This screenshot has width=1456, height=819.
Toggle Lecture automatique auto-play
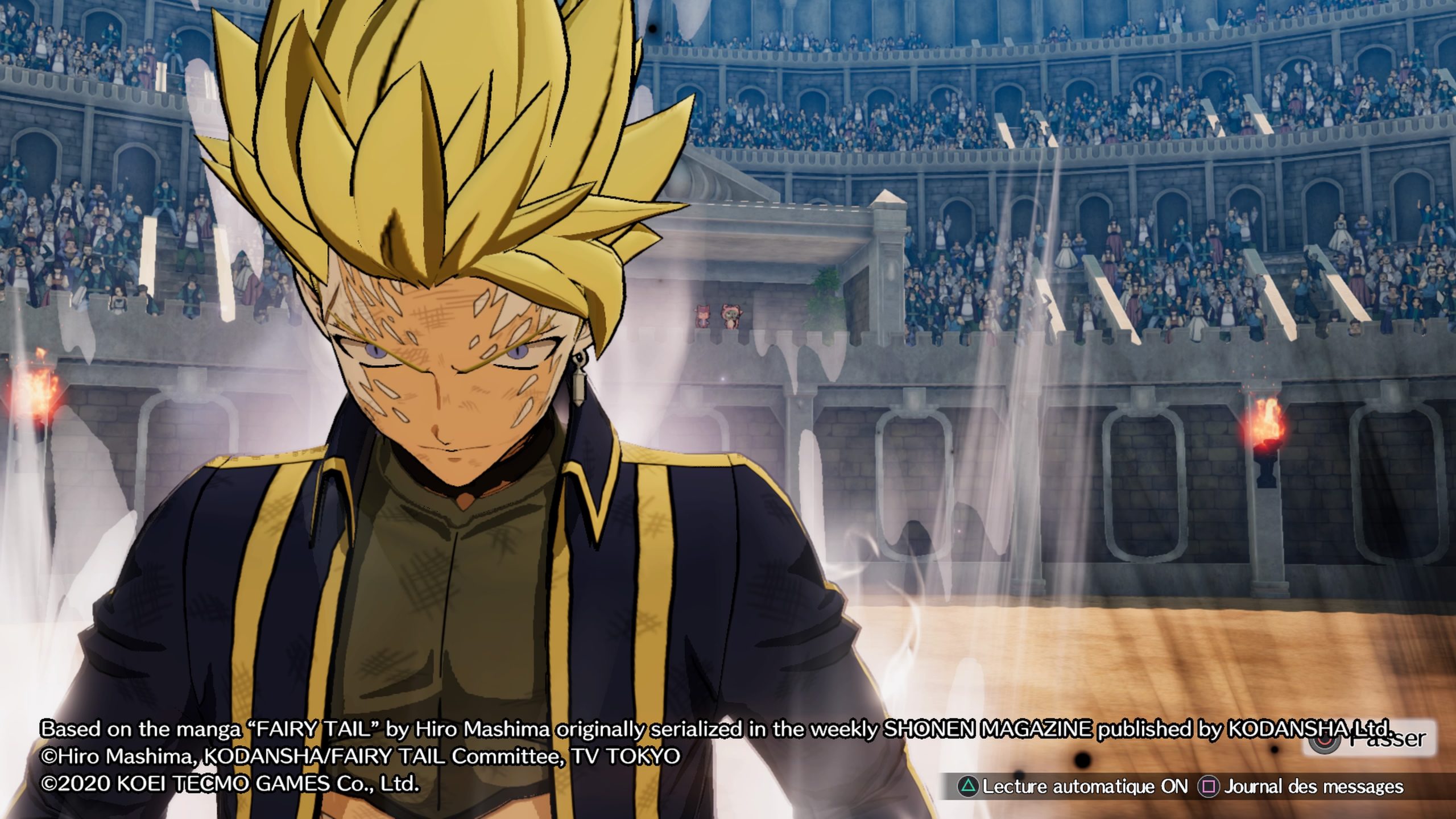[x=1074, y=787]
